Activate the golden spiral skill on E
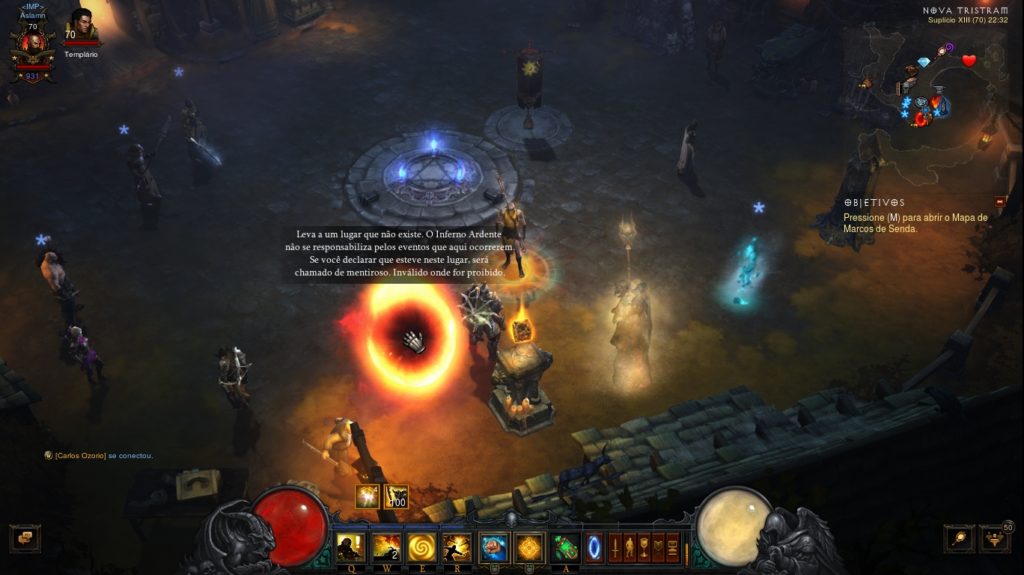Viewport: 1024px width, 575px height. click(x=421, y=547)
